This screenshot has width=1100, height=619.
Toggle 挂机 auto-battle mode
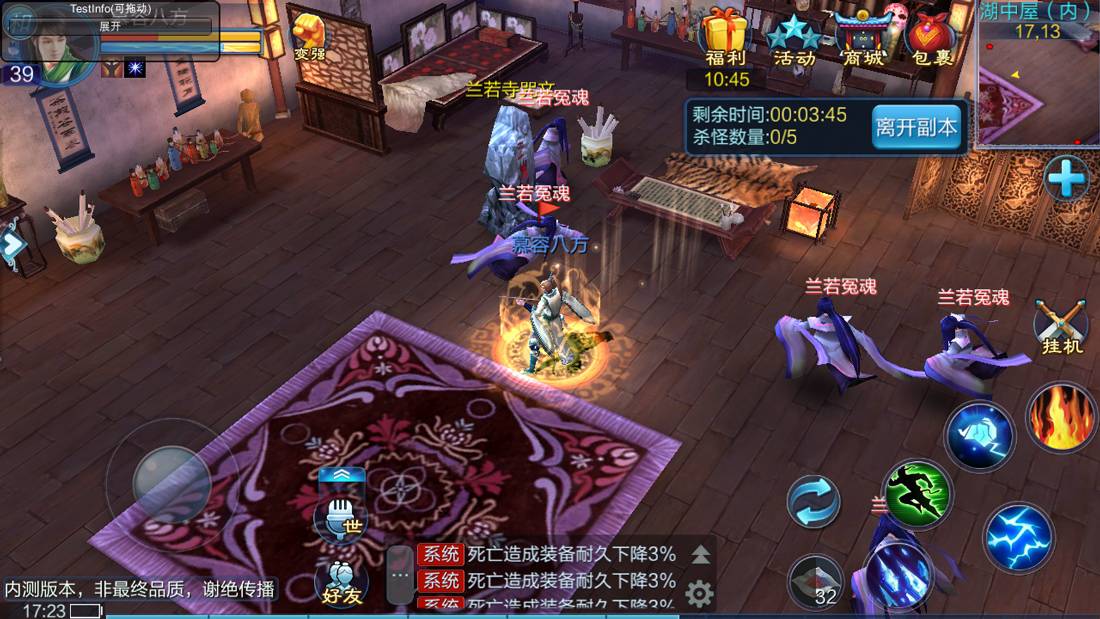pos(1061,326)
